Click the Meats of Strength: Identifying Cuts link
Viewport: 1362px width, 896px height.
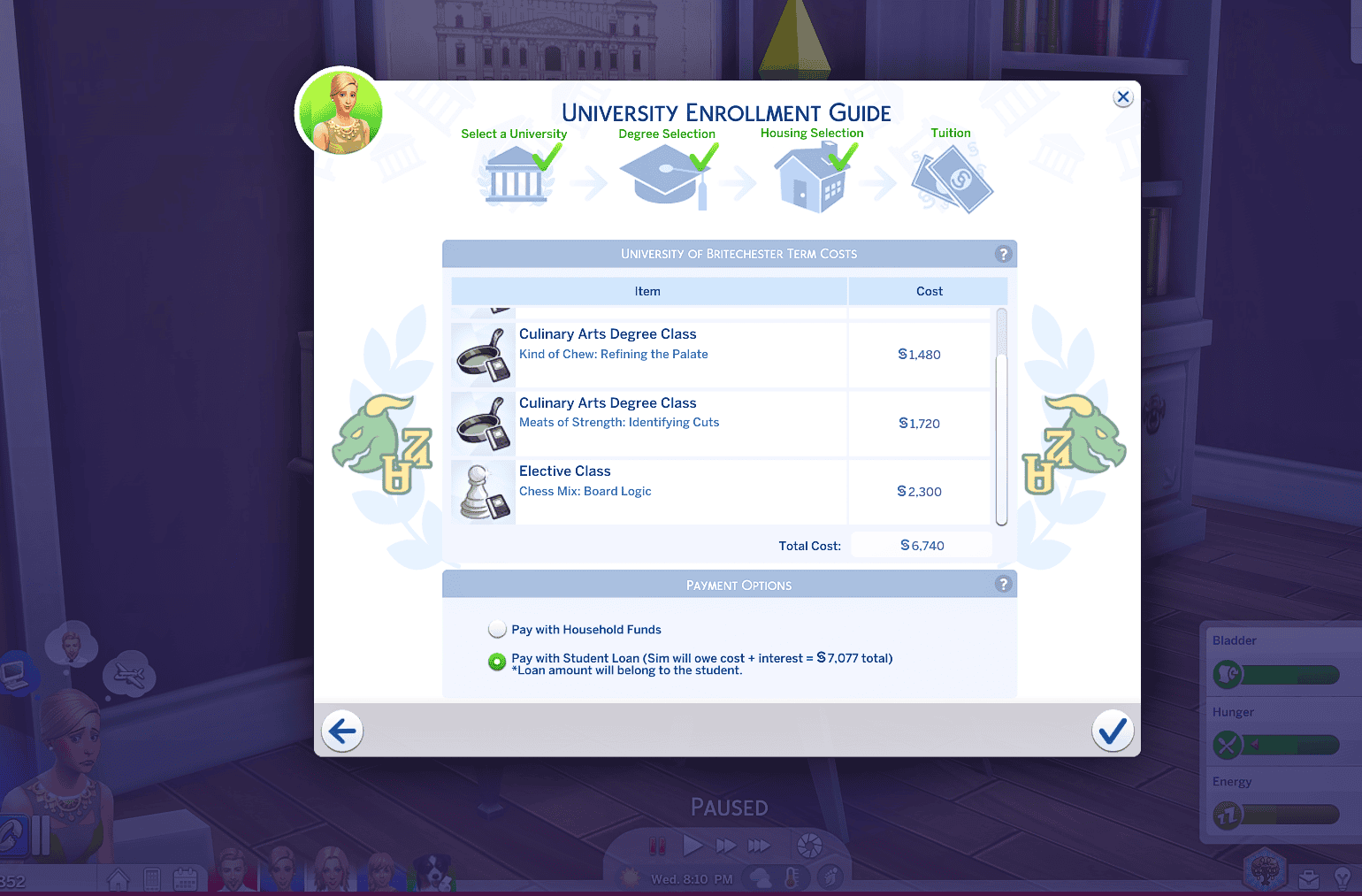tap(619, 422)
